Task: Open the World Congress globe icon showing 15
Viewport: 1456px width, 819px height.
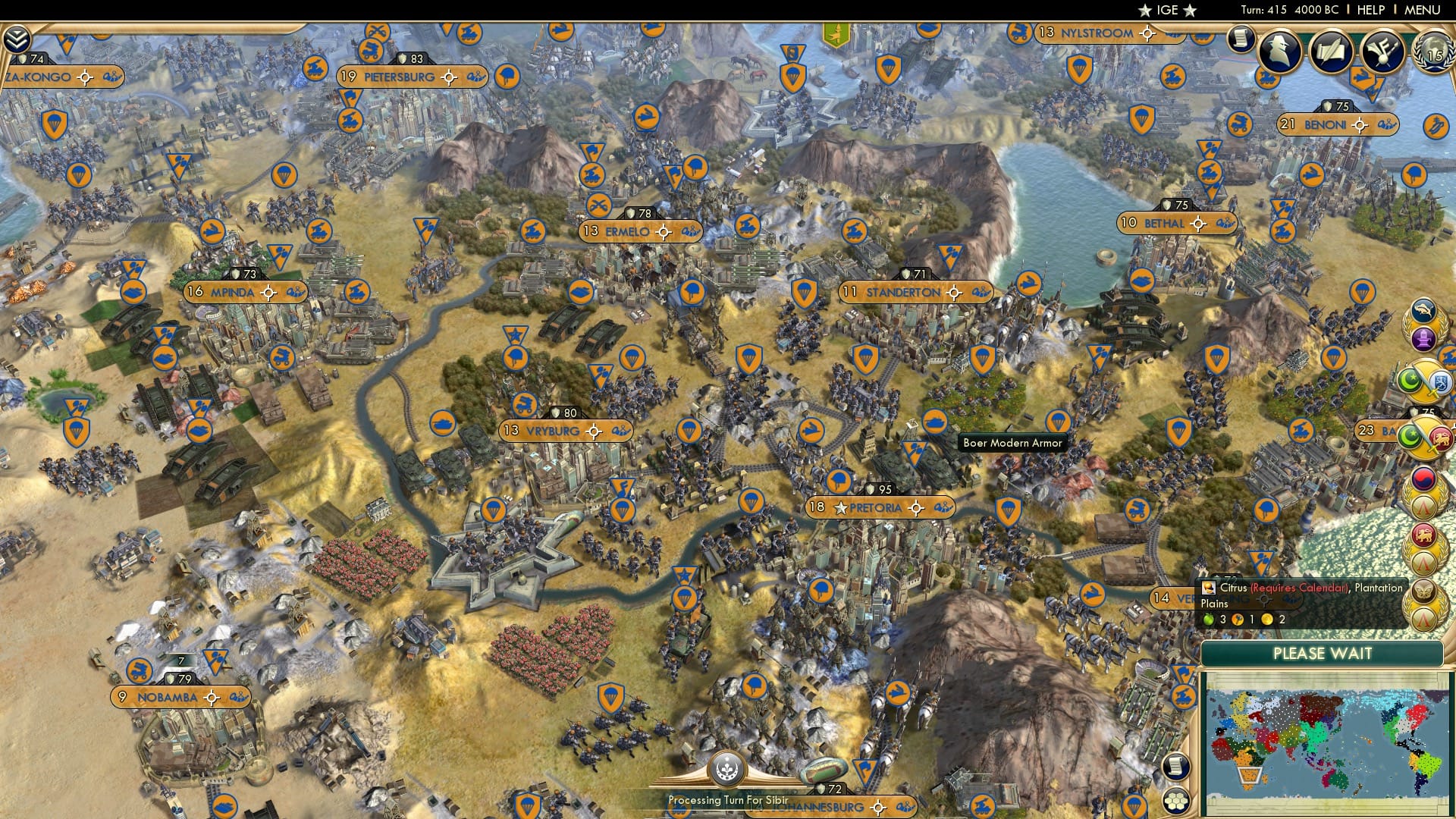Action: tap(1430, 53)
